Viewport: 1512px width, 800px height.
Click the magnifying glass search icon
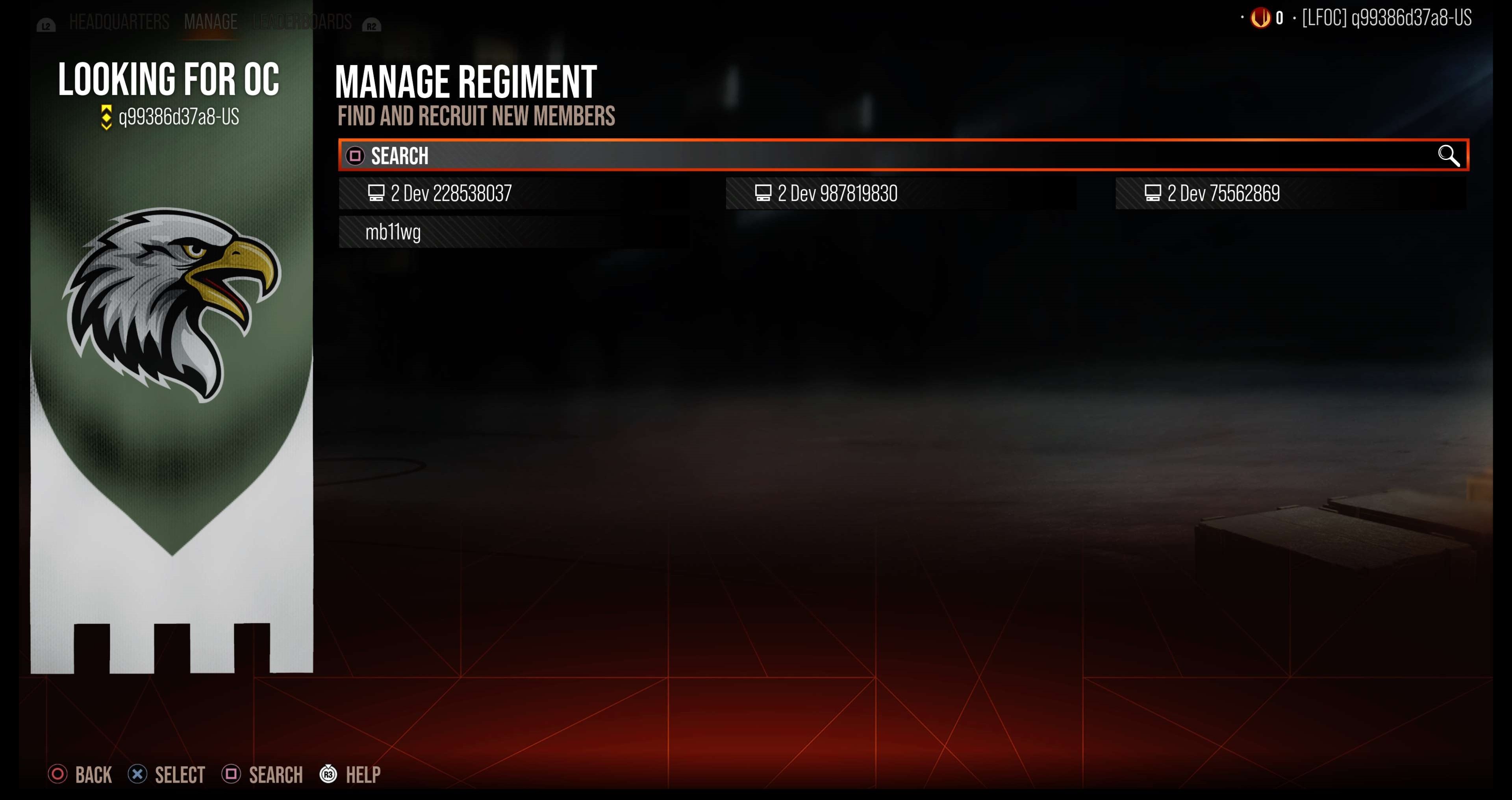[x=1448, y=156]
